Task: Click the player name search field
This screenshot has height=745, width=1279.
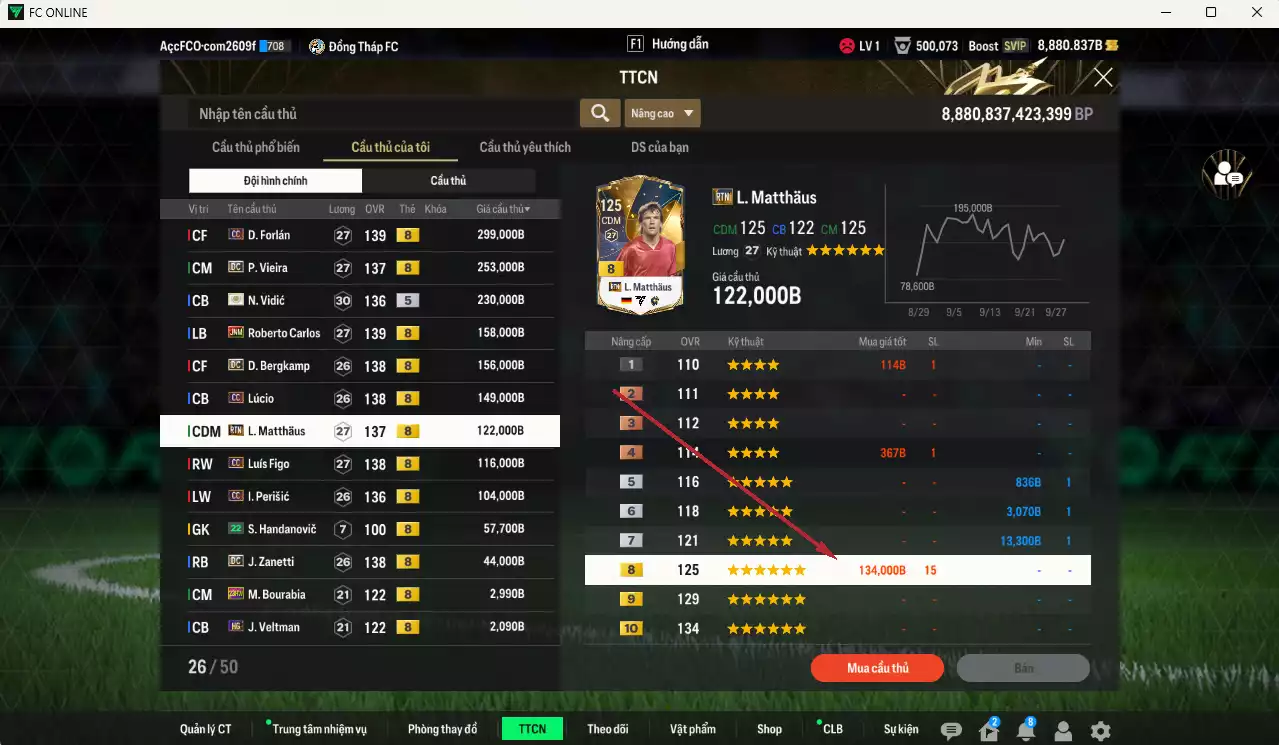Action: click(x=380, y=114)
